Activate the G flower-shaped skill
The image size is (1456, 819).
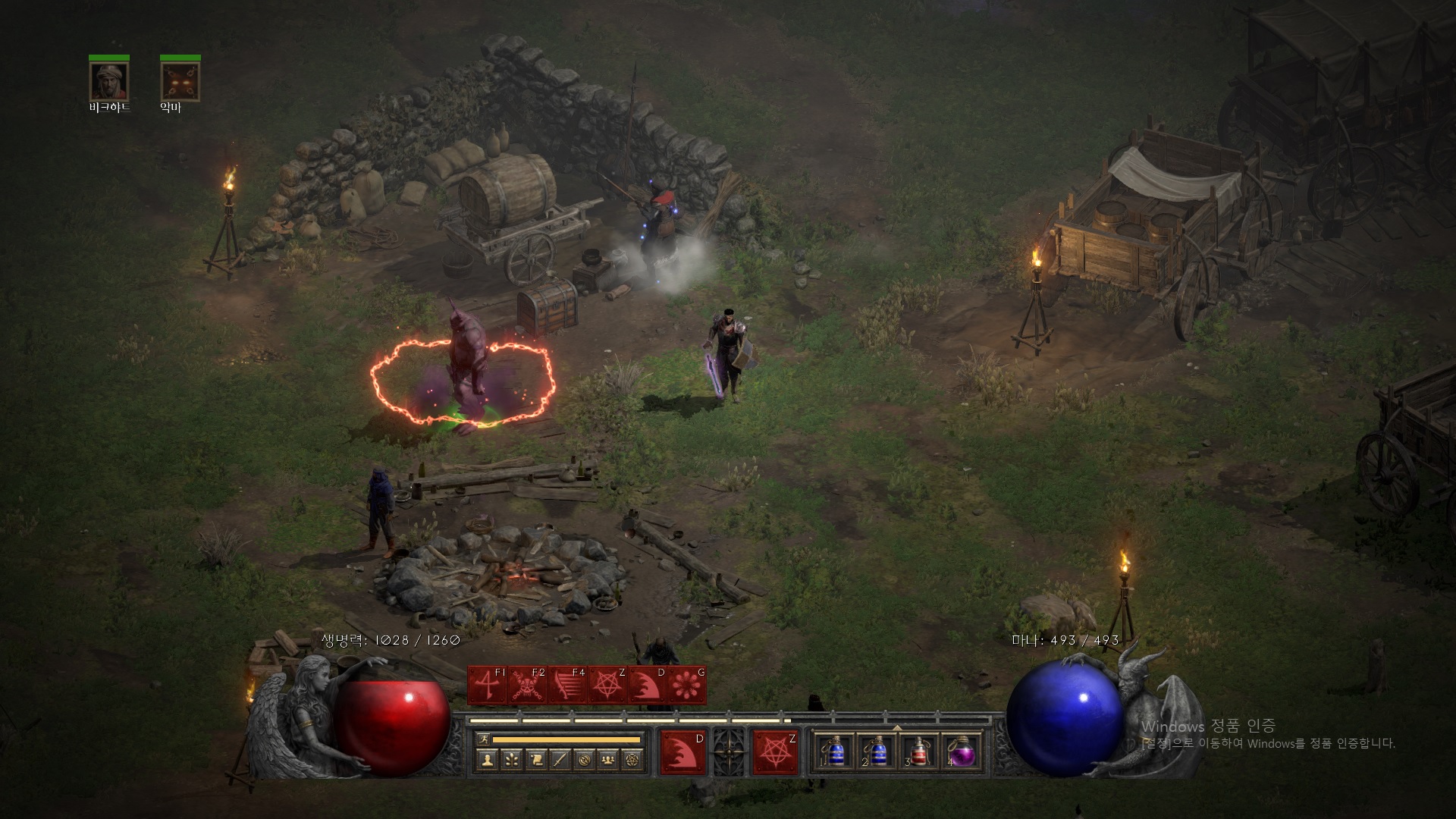click(x=686, y=686)
